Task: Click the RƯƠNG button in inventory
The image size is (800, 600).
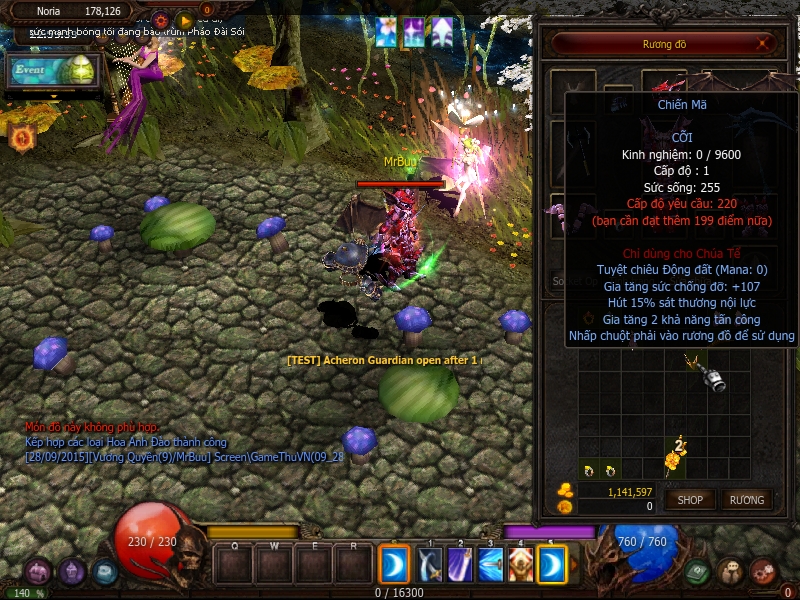Action: point(746,499)
